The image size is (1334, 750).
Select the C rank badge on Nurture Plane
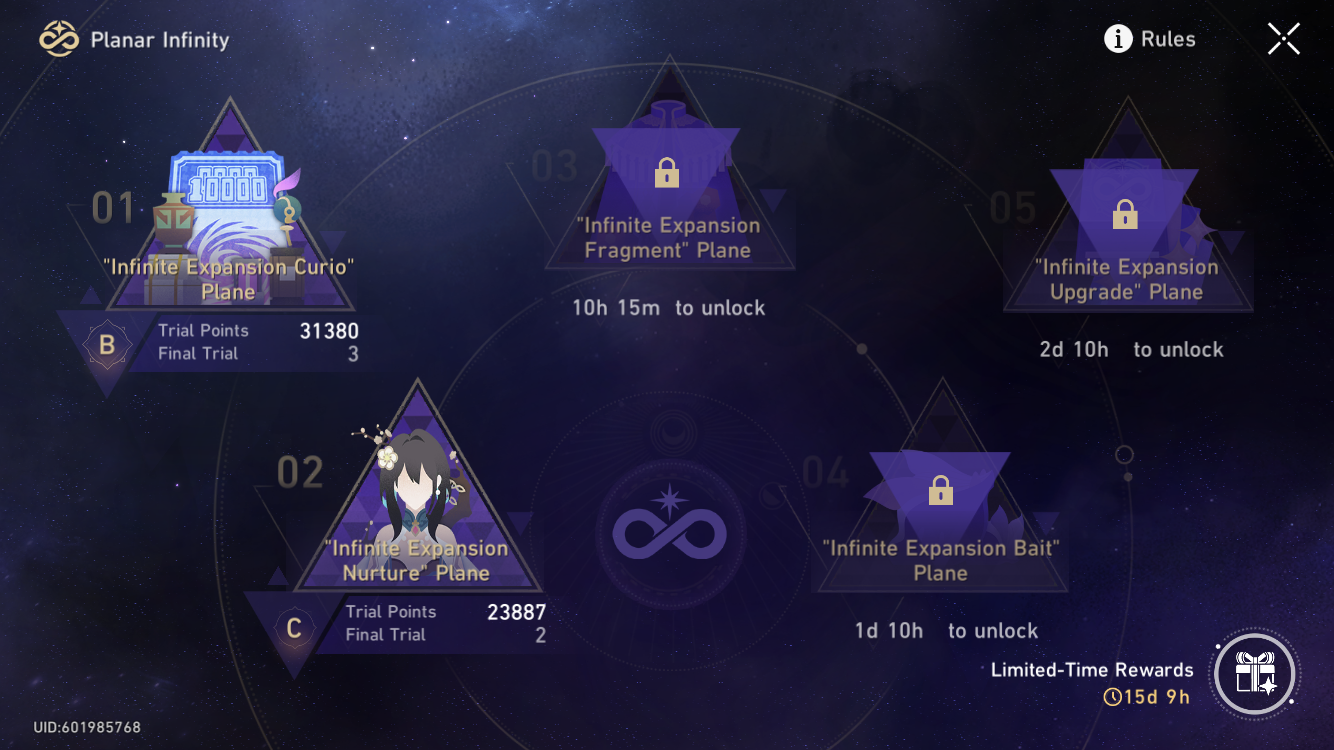(293, 626)
